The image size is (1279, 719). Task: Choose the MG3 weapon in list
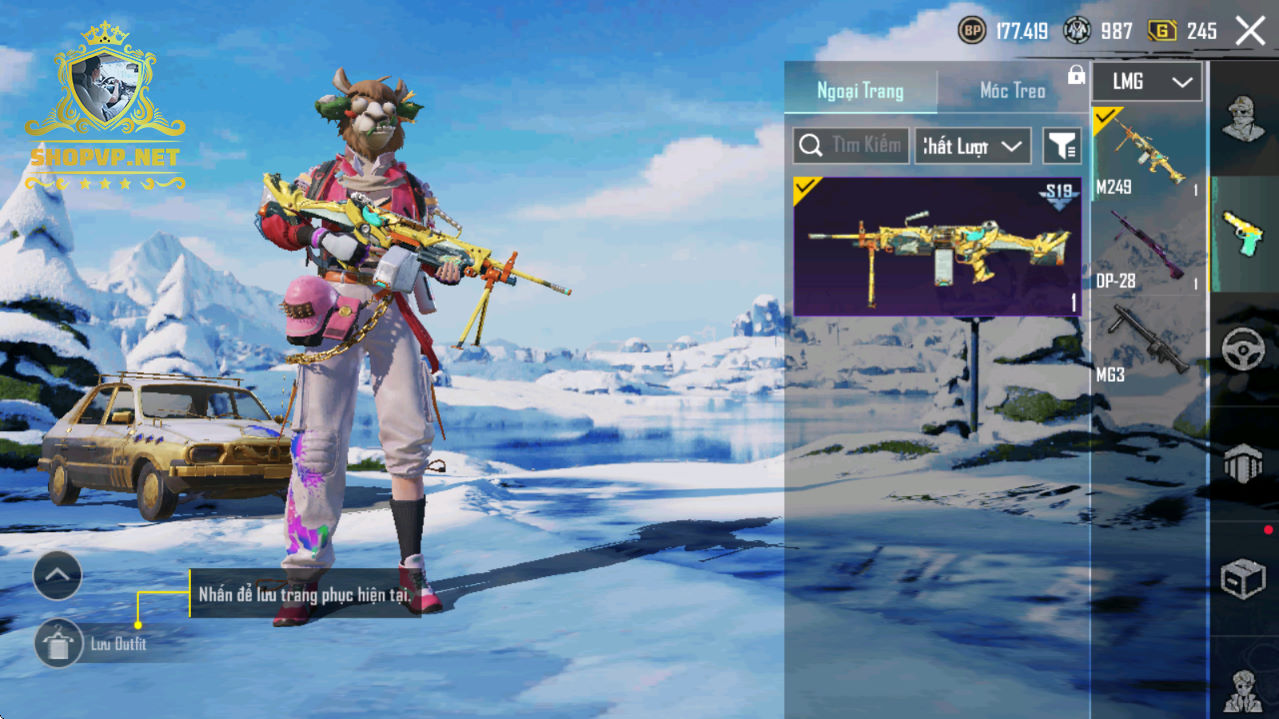pos(1146,345)
